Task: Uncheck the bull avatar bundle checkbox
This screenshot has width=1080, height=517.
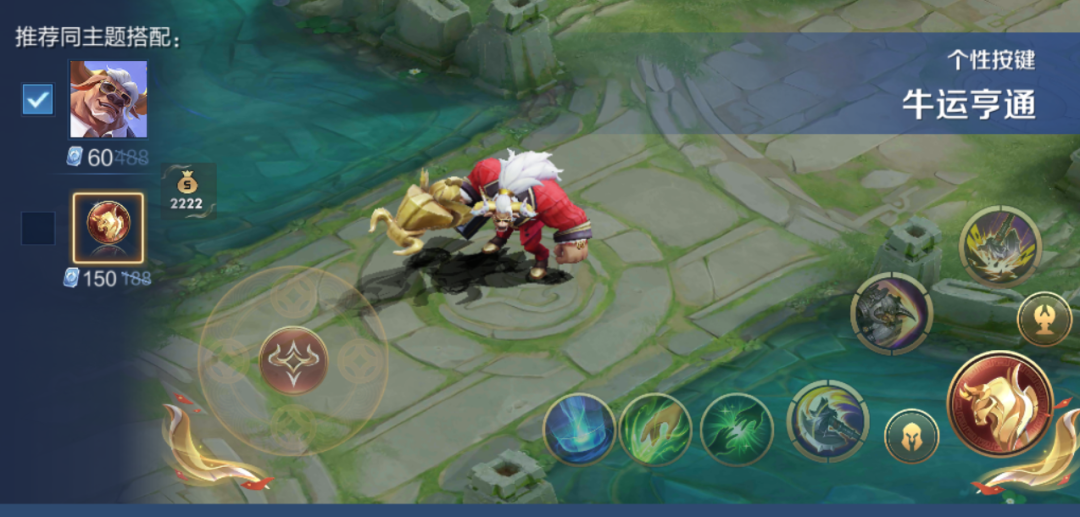Action: [x=38, y=99]
